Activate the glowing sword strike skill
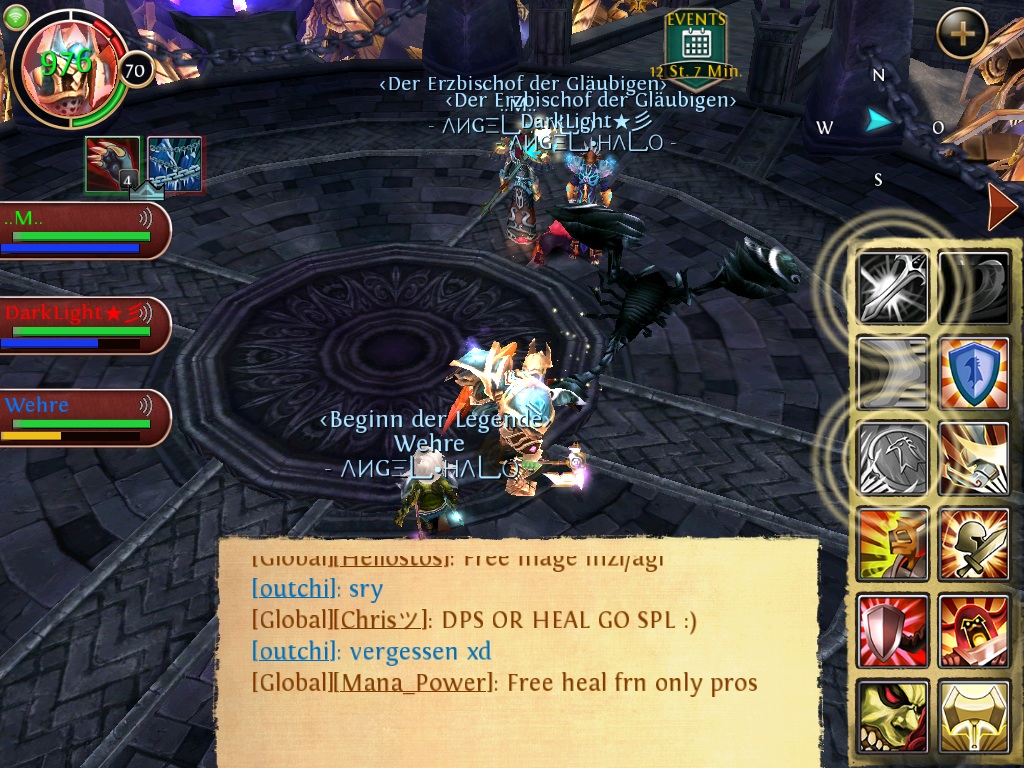Screen dimensions: 1024x768 [893, 288]
